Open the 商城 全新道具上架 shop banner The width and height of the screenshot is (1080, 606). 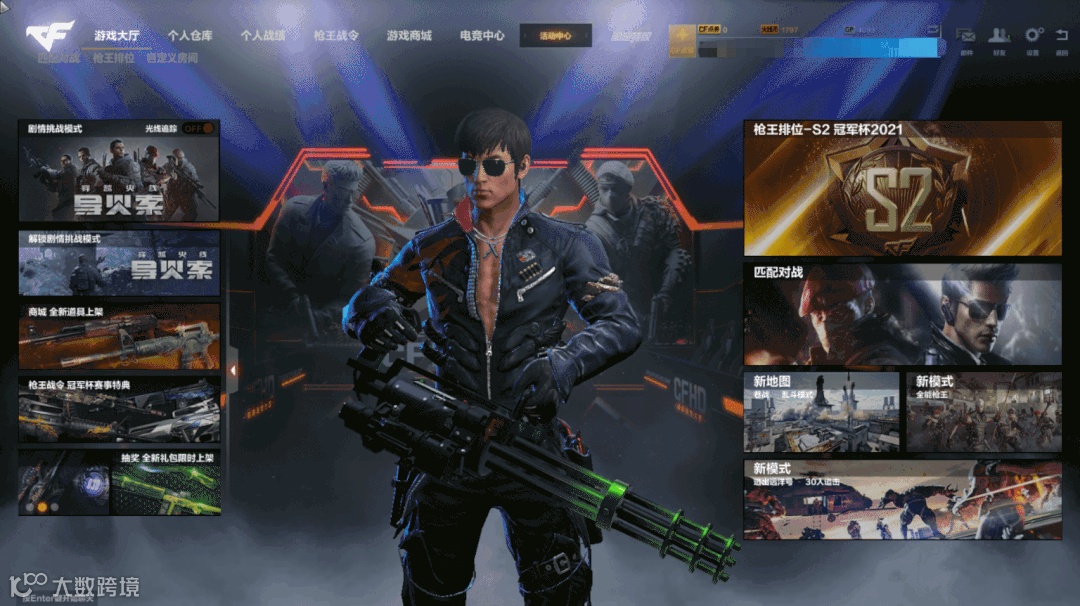pos(118,337)
